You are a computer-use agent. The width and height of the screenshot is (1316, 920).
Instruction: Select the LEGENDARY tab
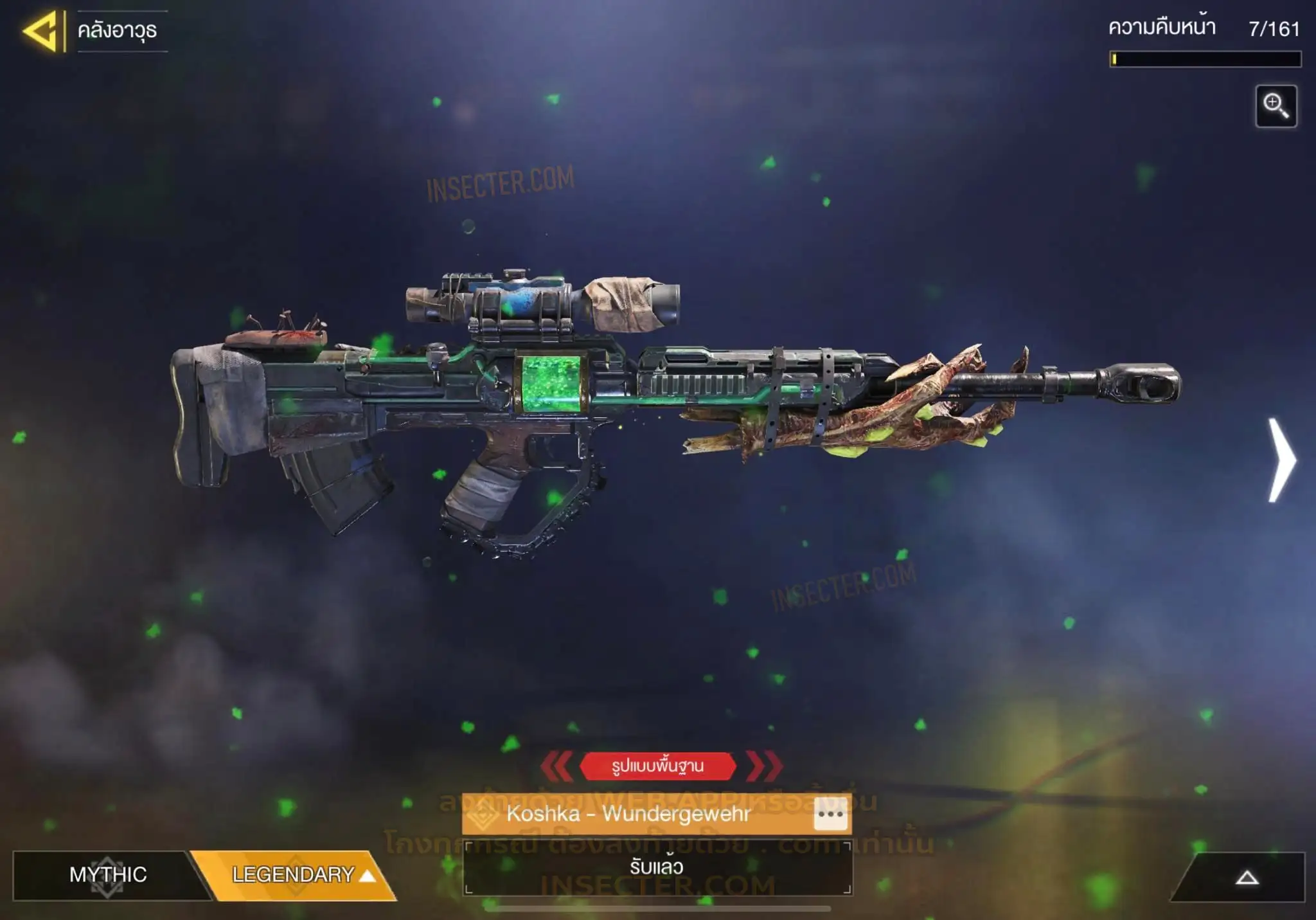pyautogui.click(x=296, y=874)
